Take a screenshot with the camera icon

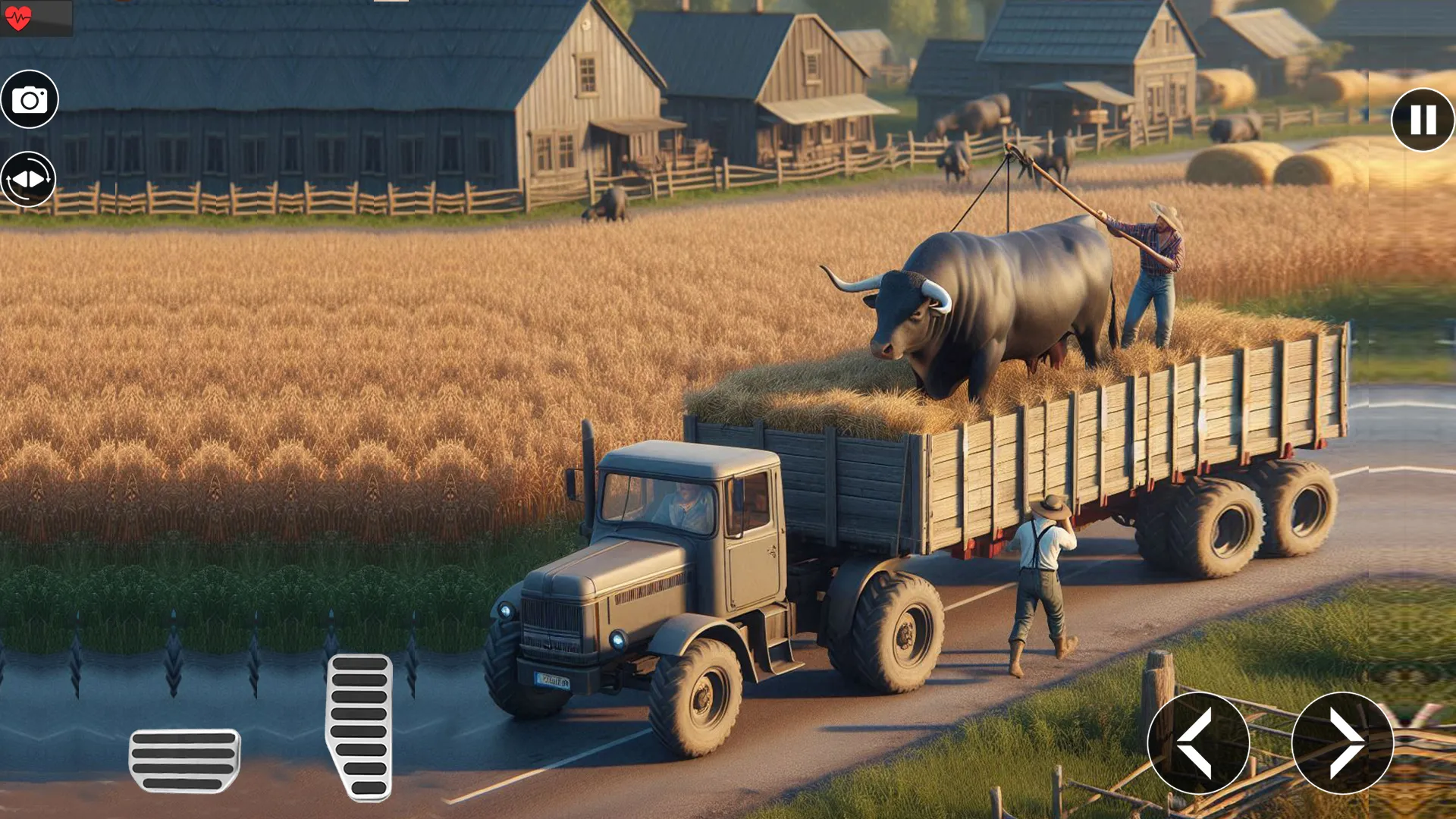[x=29, y=99]
